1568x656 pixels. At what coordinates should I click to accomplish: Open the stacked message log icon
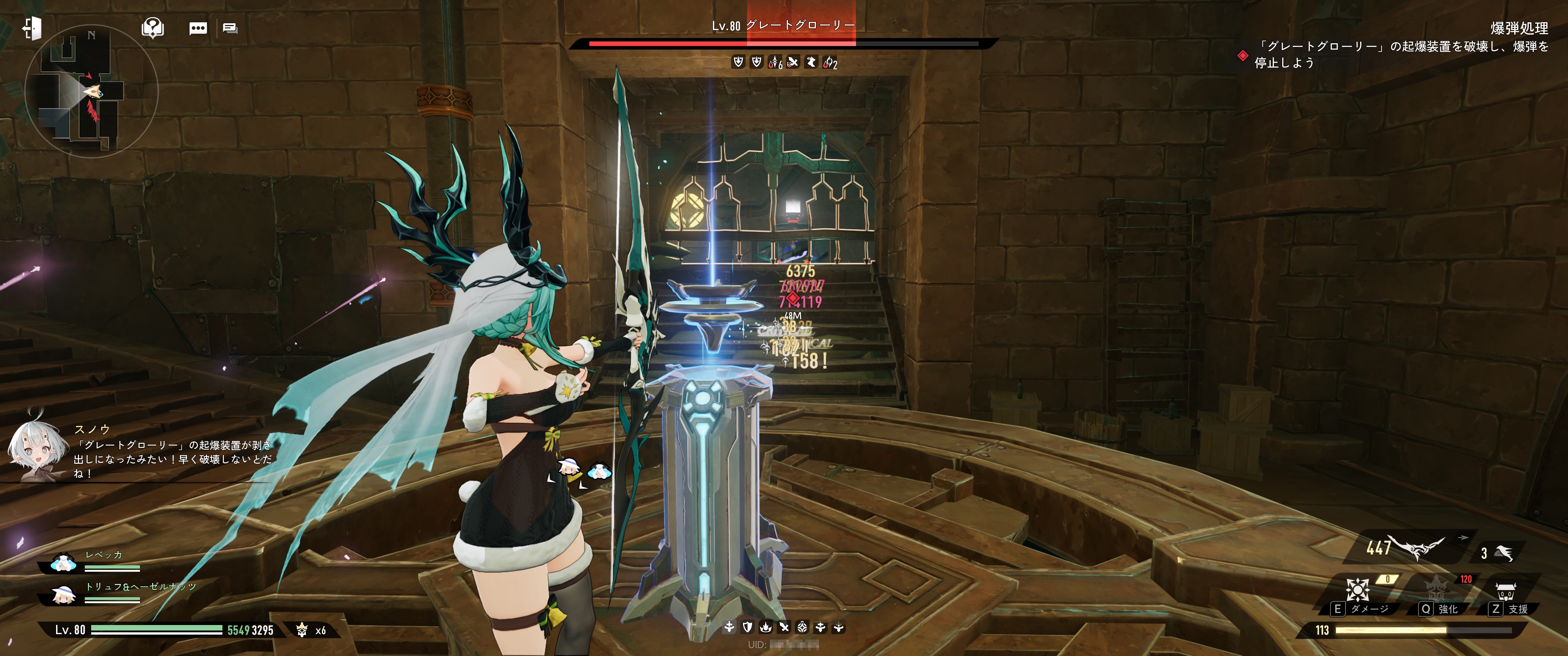click(x=230, y=28)
